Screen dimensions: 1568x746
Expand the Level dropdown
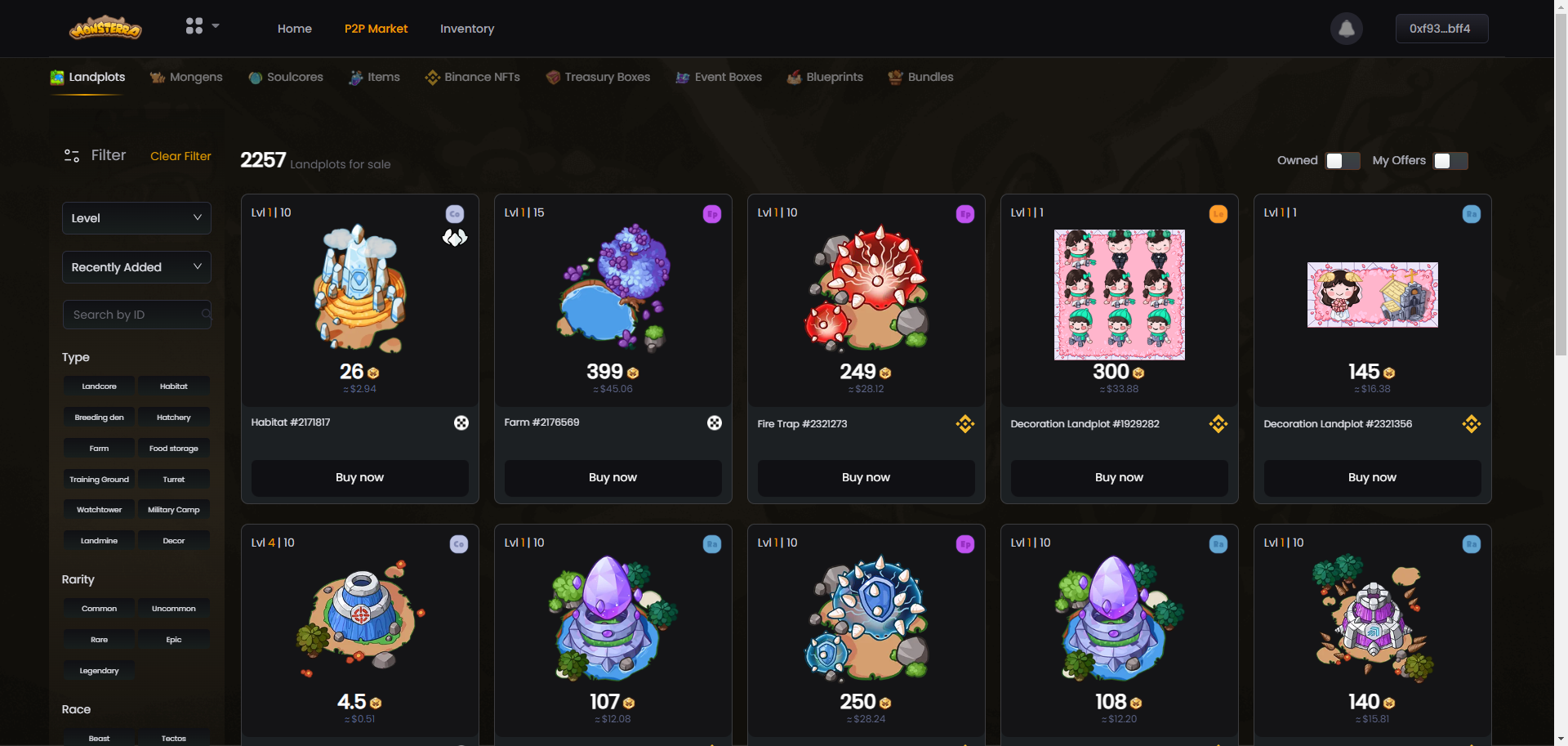point(136,218)
